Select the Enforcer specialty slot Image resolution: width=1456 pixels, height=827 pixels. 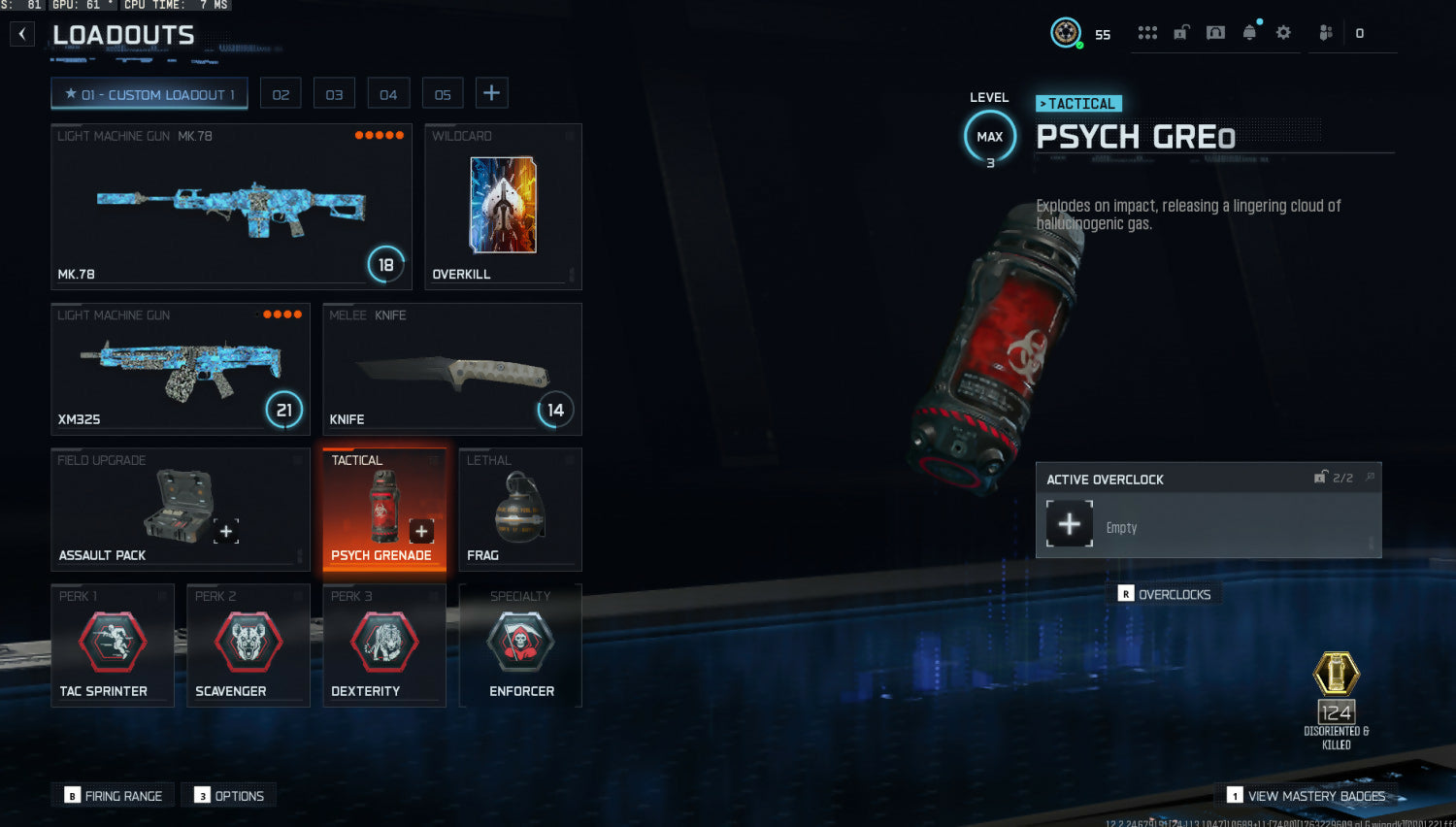click(x=520, y=645)
